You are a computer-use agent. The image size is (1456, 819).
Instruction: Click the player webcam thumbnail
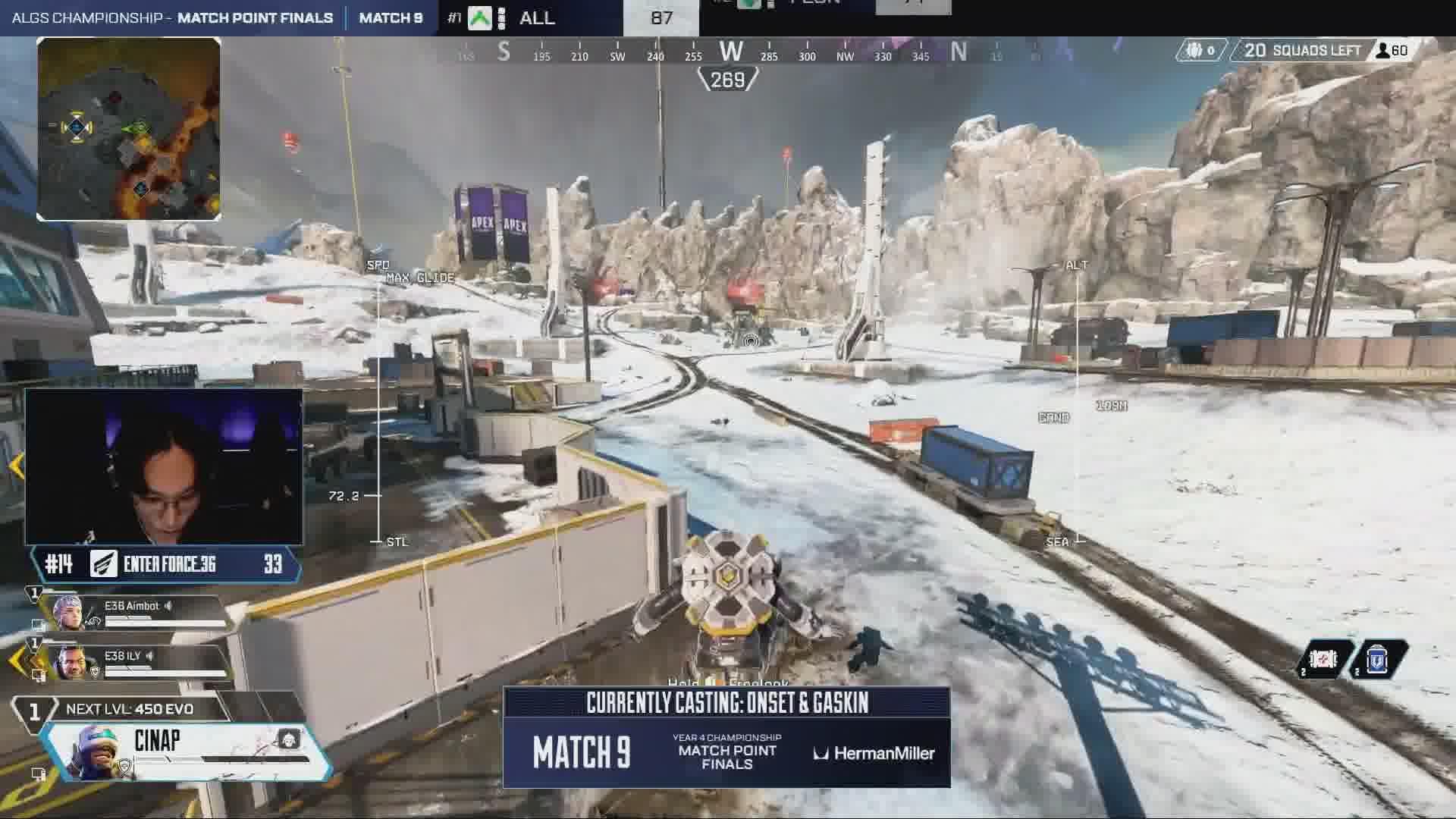click(x=164, y=467)
